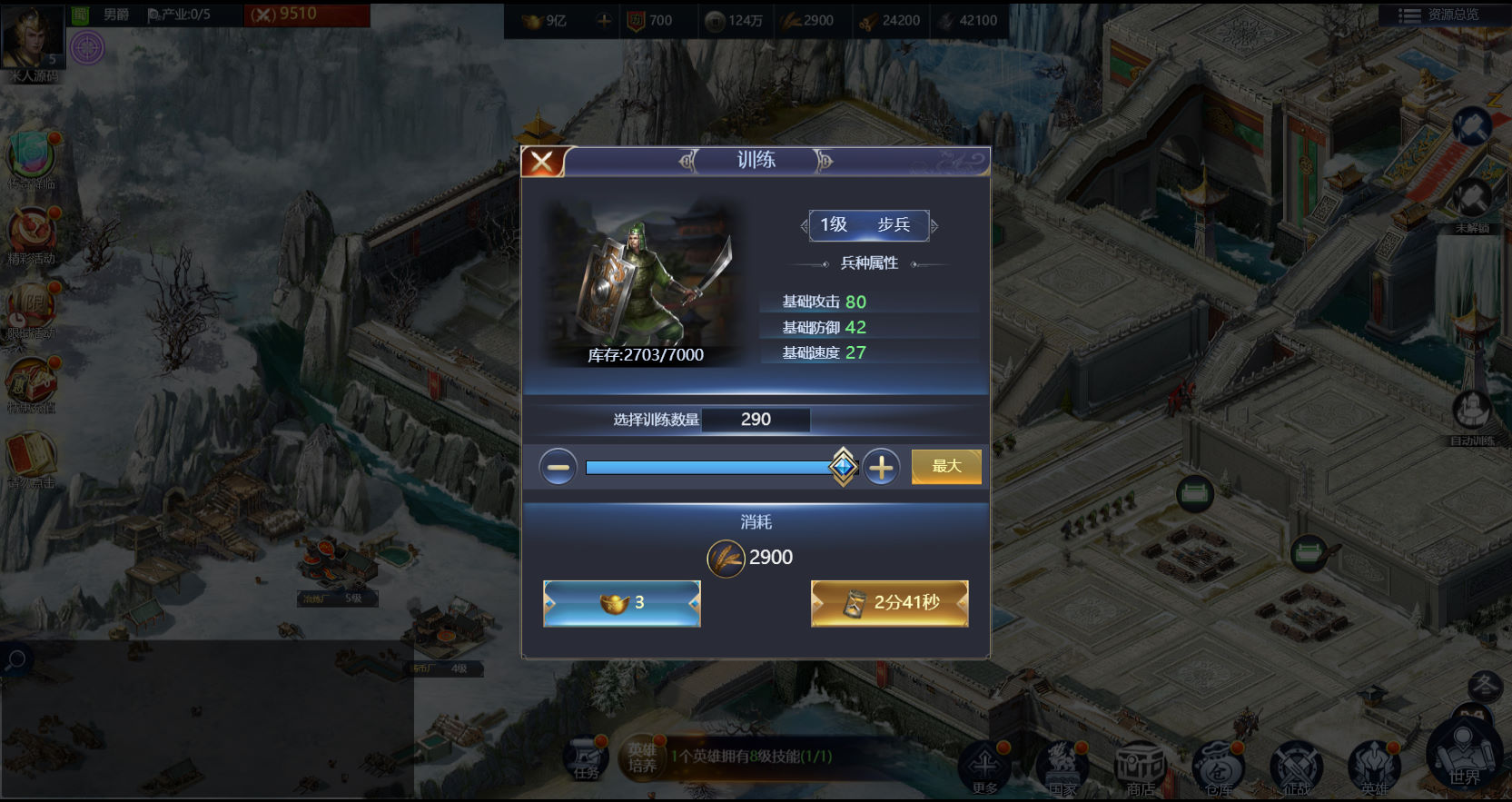Open the 商店 shop

tap(1141, 767)
